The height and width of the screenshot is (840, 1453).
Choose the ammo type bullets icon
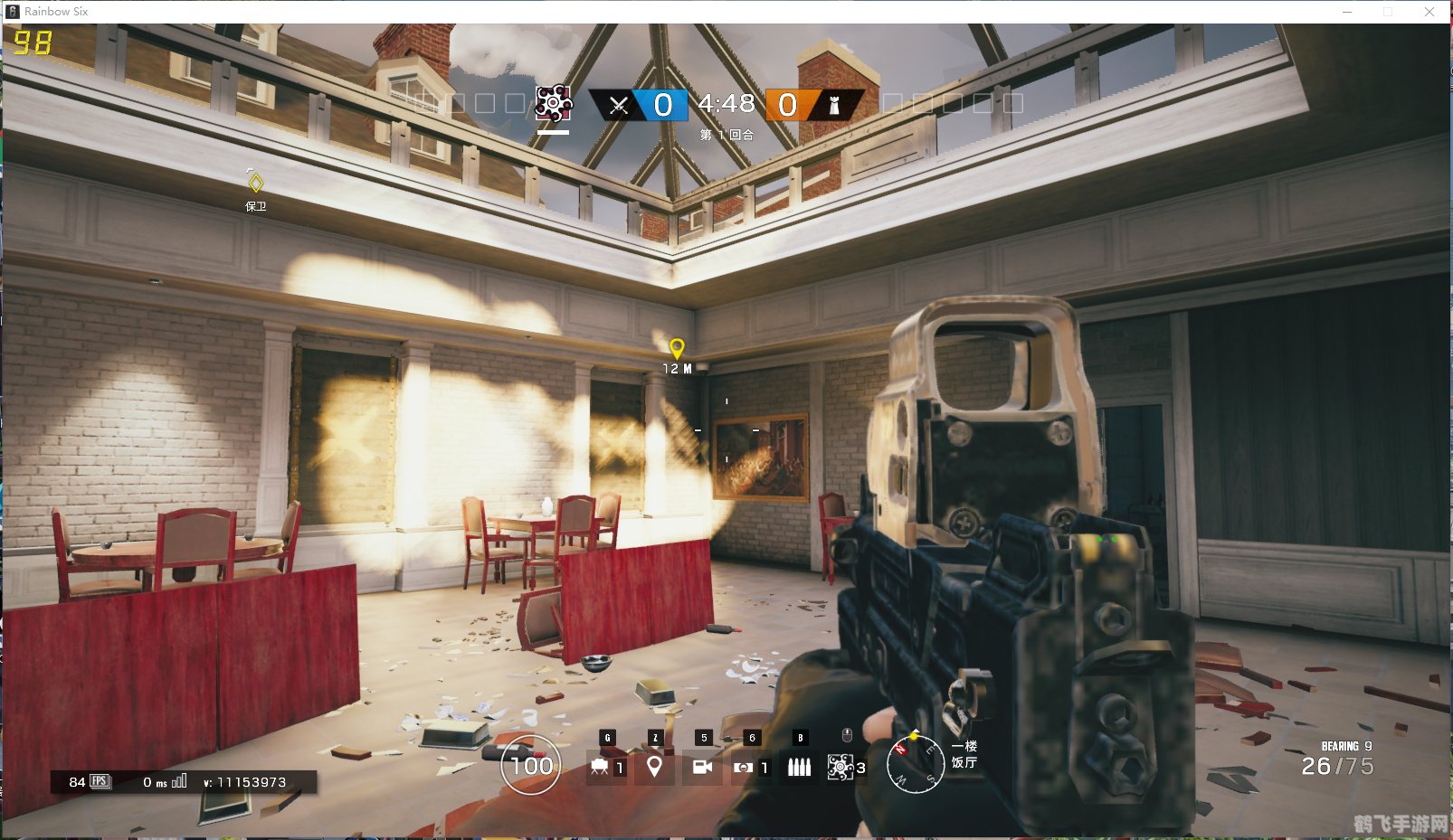click(x=799, y=767)
